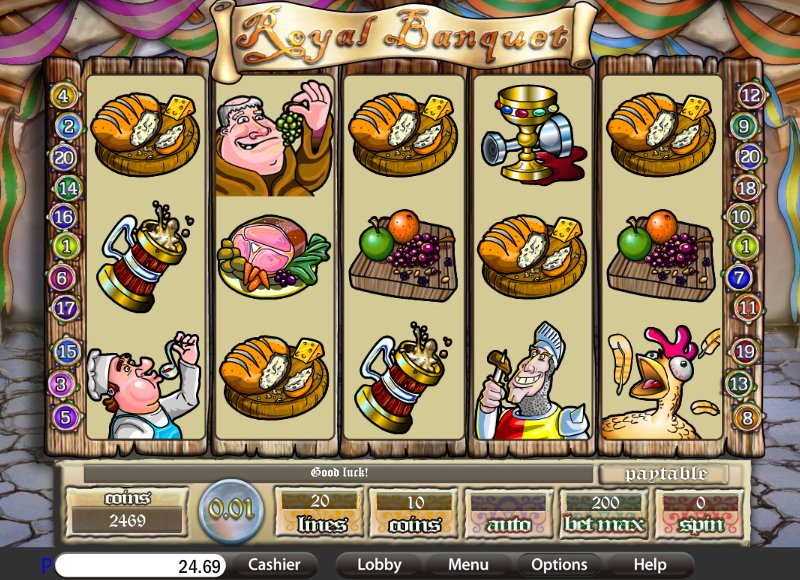Select payline marker 4

(x=66, y=97)
